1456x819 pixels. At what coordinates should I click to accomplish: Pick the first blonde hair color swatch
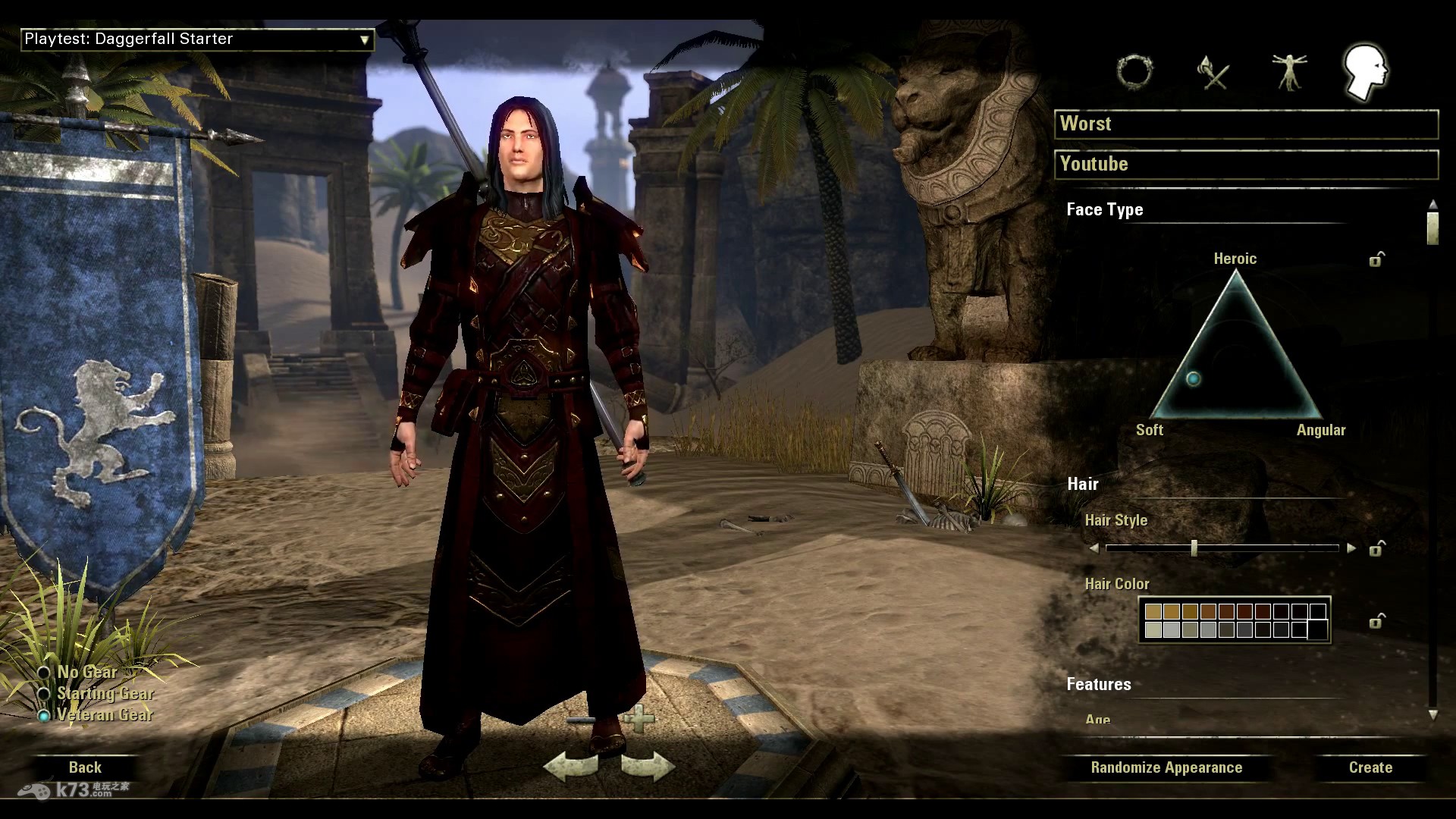(x=1153, y=612)
